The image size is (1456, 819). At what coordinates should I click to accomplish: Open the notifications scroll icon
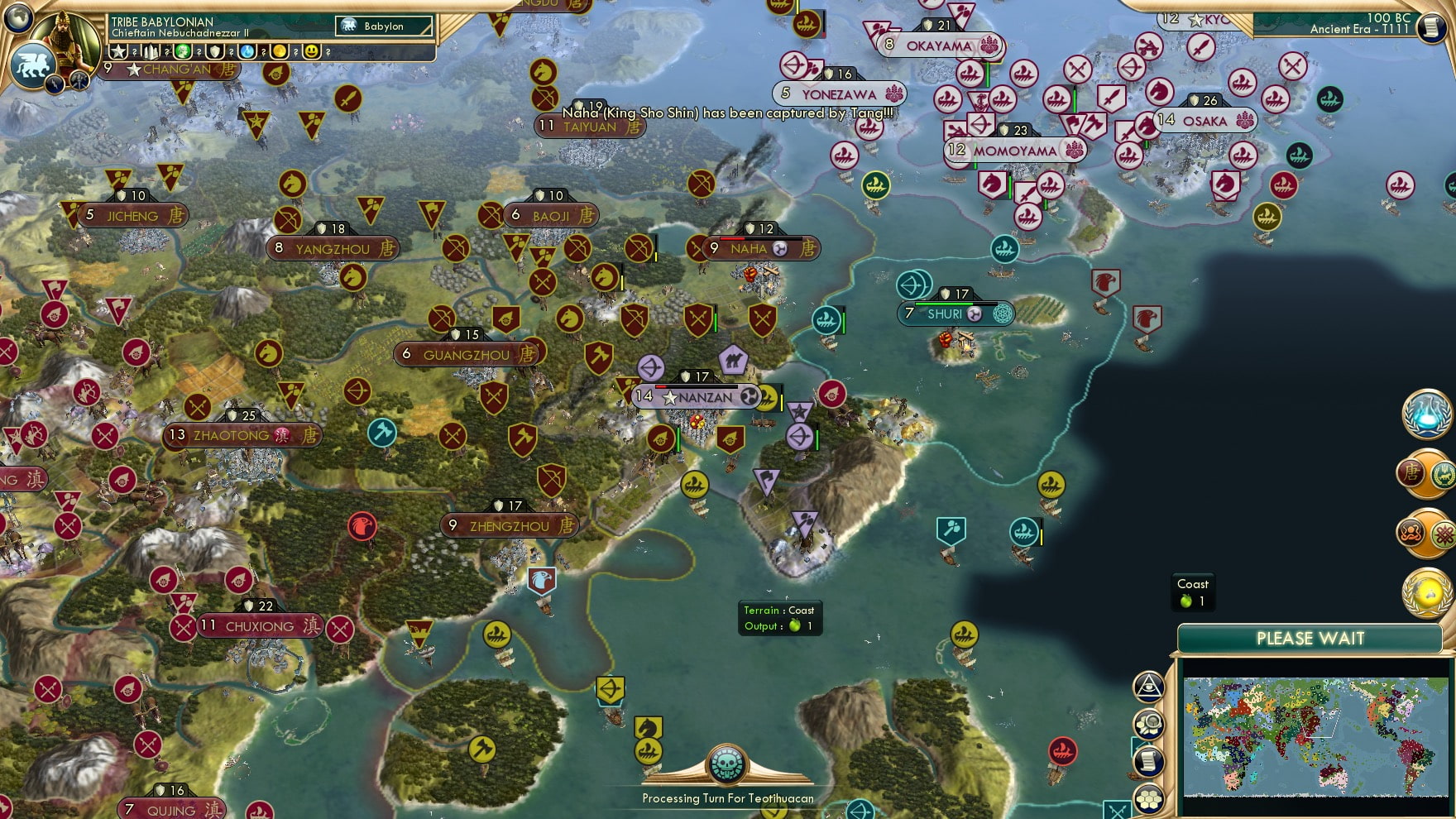(1149, 759)
